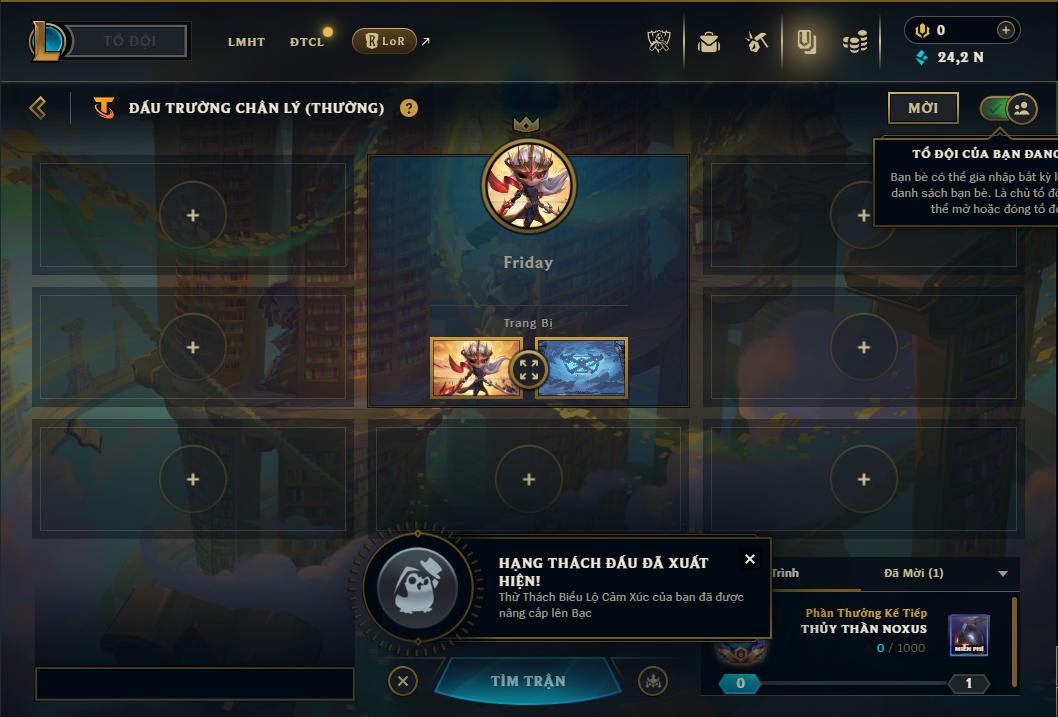The height and width of the screenshot is (717, 1058).
Task: Switch to the Đã Mời (1) tab
Action: click(x=913, y=573)
